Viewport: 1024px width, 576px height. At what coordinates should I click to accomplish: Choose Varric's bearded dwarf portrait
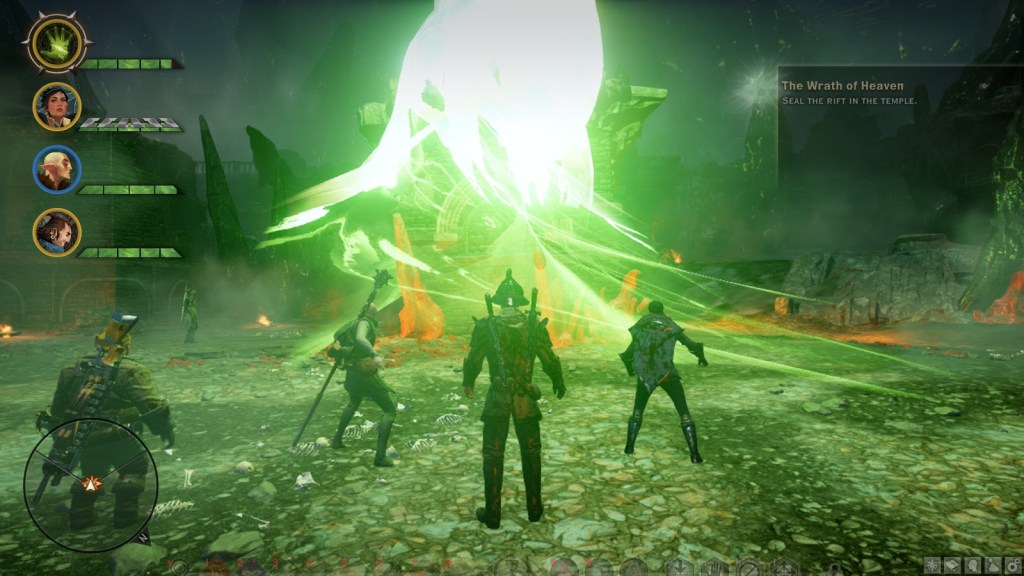tap(57, 232)
